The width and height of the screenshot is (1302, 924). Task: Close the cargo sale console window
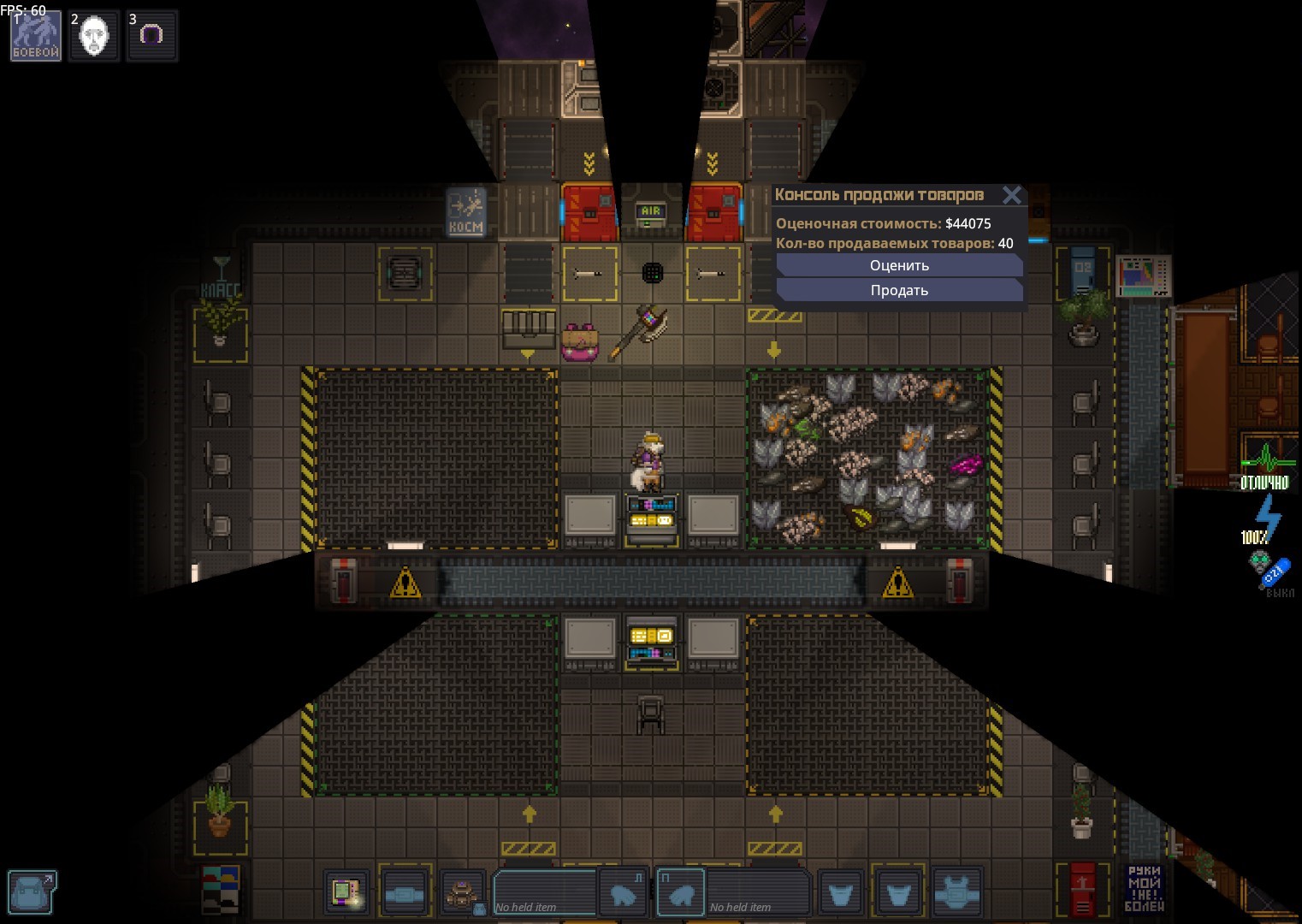[1012, 195]
